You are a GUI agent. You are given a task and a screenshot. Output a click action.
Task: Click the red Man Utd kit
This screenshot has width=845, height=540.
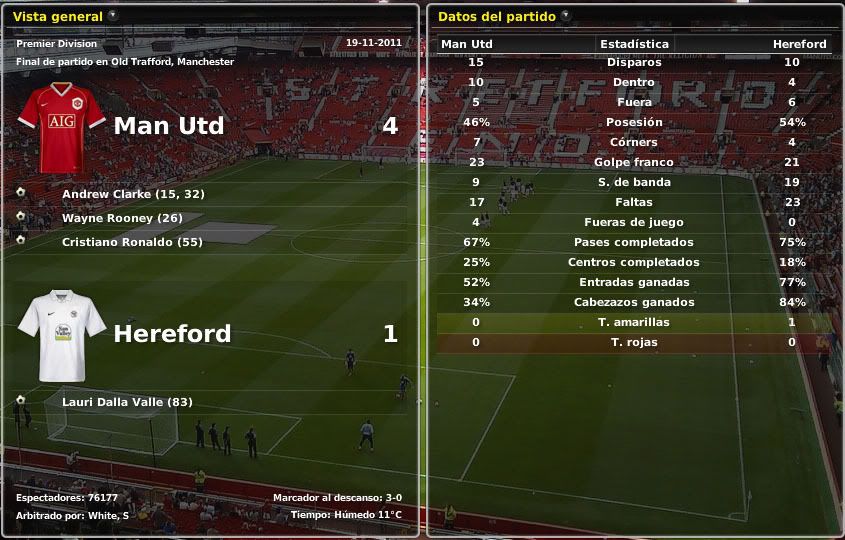coord(62,127)
